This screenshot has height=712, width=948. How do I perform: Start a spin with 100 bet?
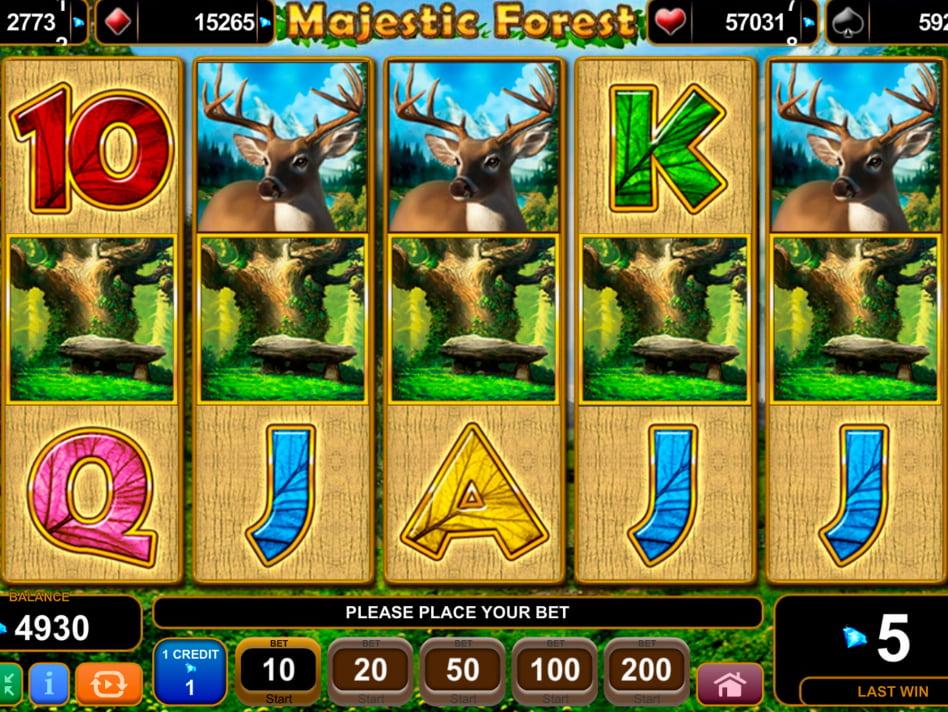click(554, 671)
